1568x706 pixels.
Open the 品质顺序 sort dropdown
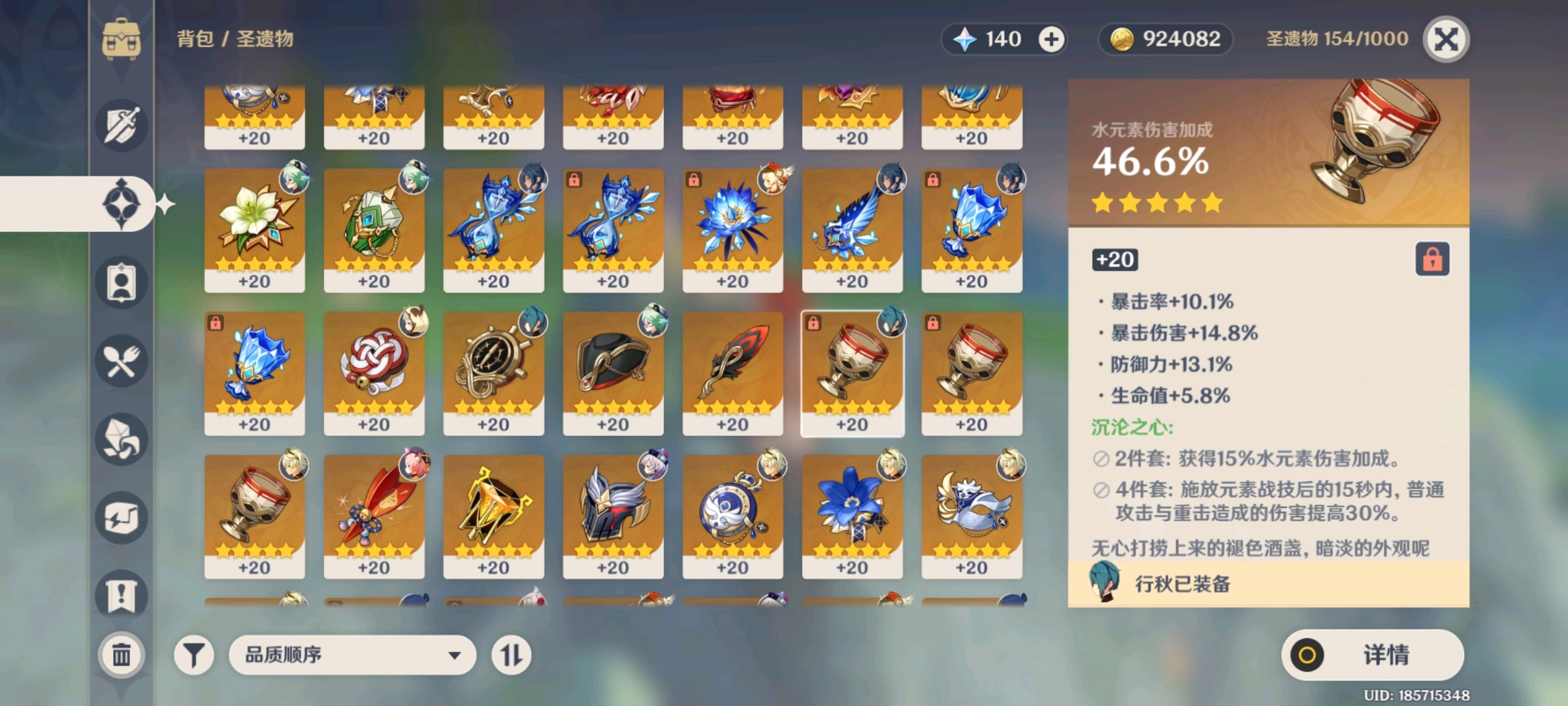pos(352,654)
